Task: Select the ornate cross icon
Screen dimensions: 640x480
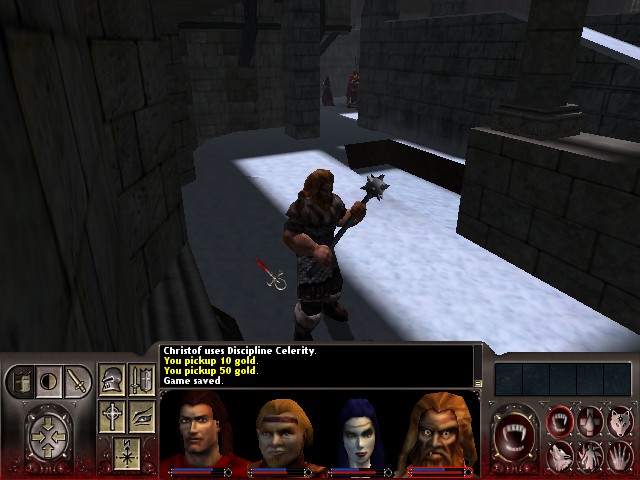Action: coord(112,416)
